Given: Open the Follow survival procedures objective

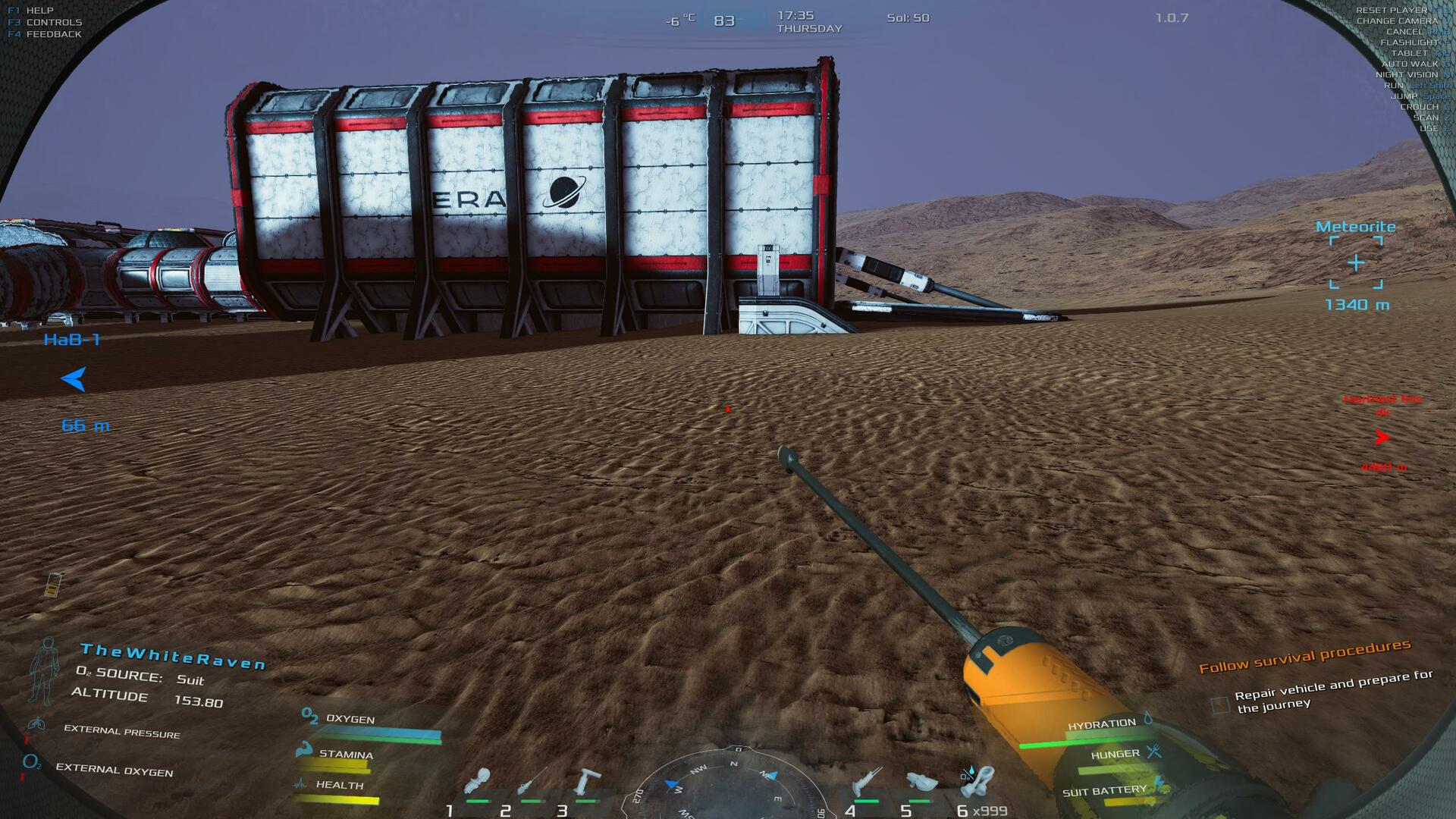Looking at the screenshot, I should (1304, 657).
